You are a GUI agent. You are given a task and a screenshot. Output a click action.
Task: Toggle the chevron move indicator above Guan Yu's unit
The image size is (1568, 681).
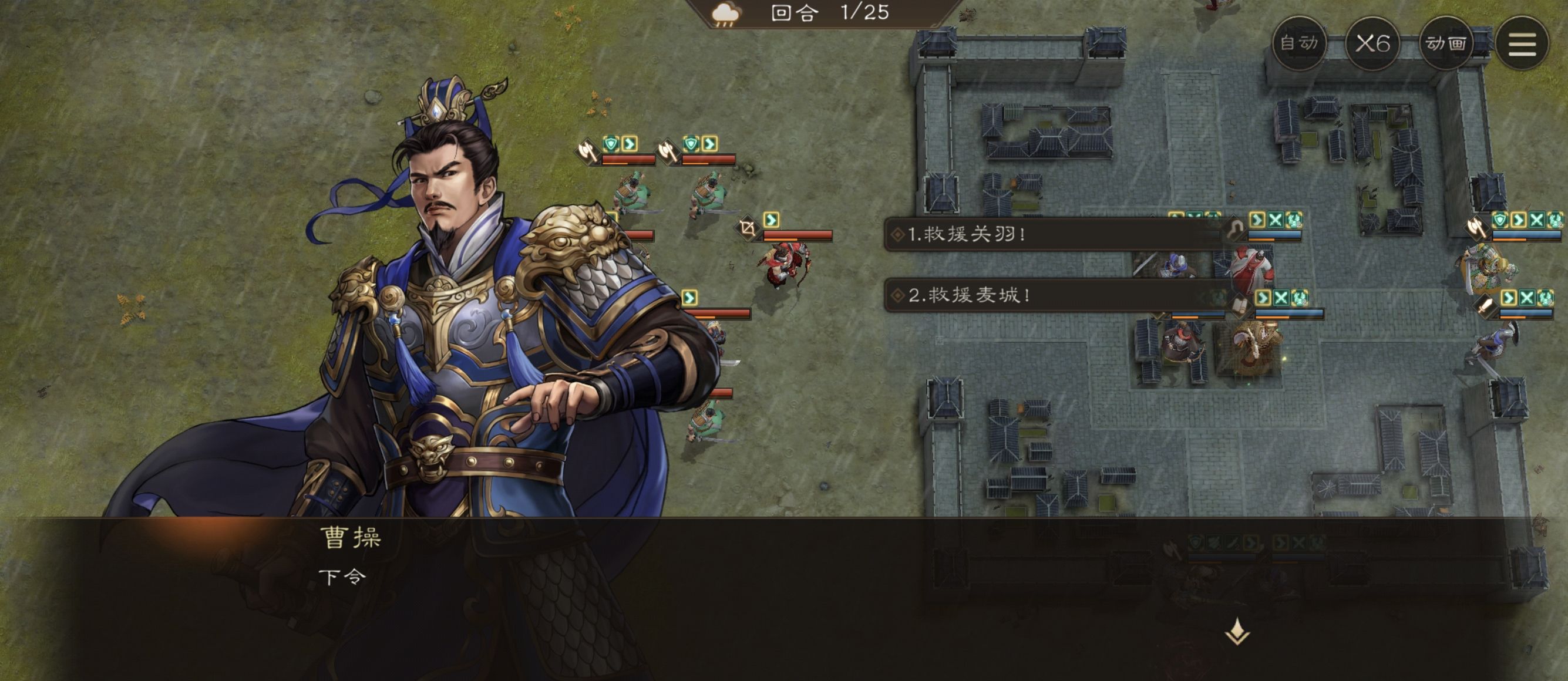771,218
